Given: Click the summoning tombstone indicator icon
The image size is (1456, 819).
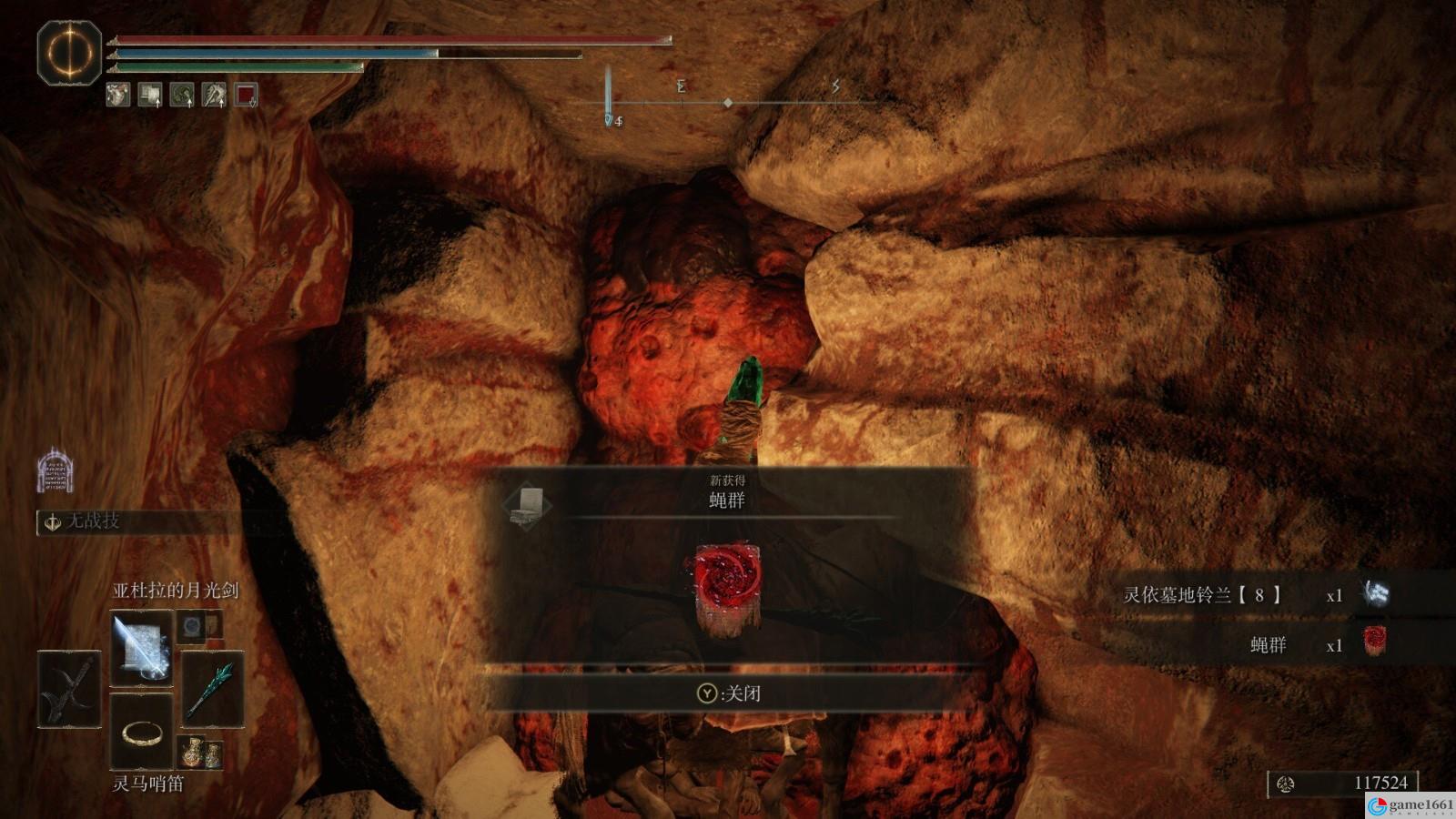Looking at the screenshot, I should tap(55, 470).
